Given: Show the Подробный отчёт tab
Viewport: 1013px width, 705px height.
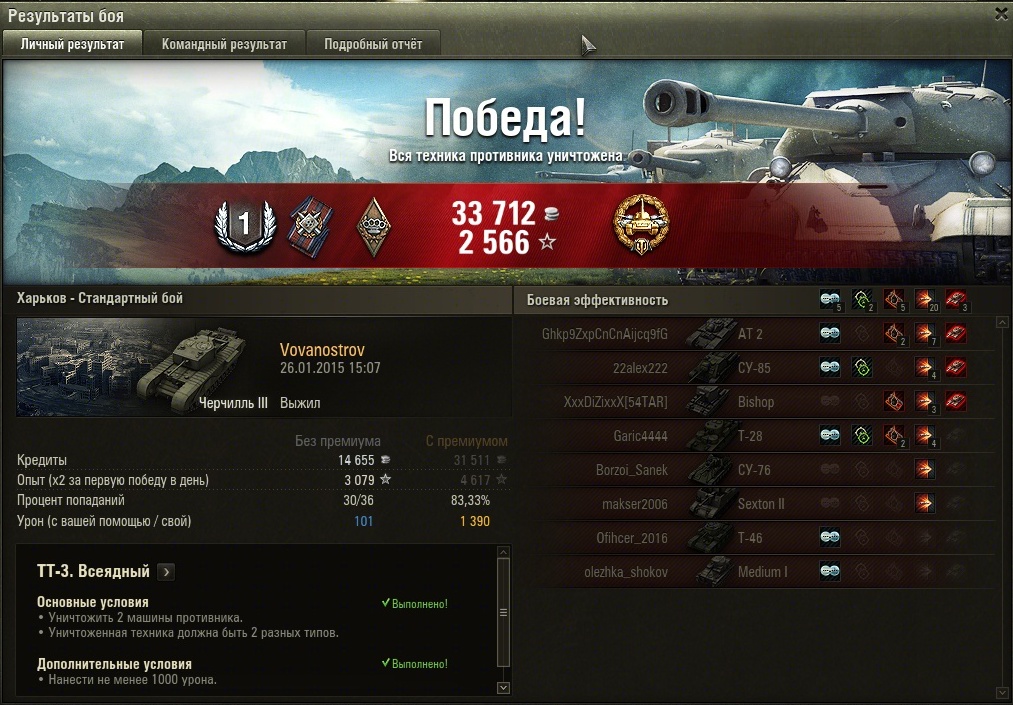Looking at the screenshot, I should [372, 44].
